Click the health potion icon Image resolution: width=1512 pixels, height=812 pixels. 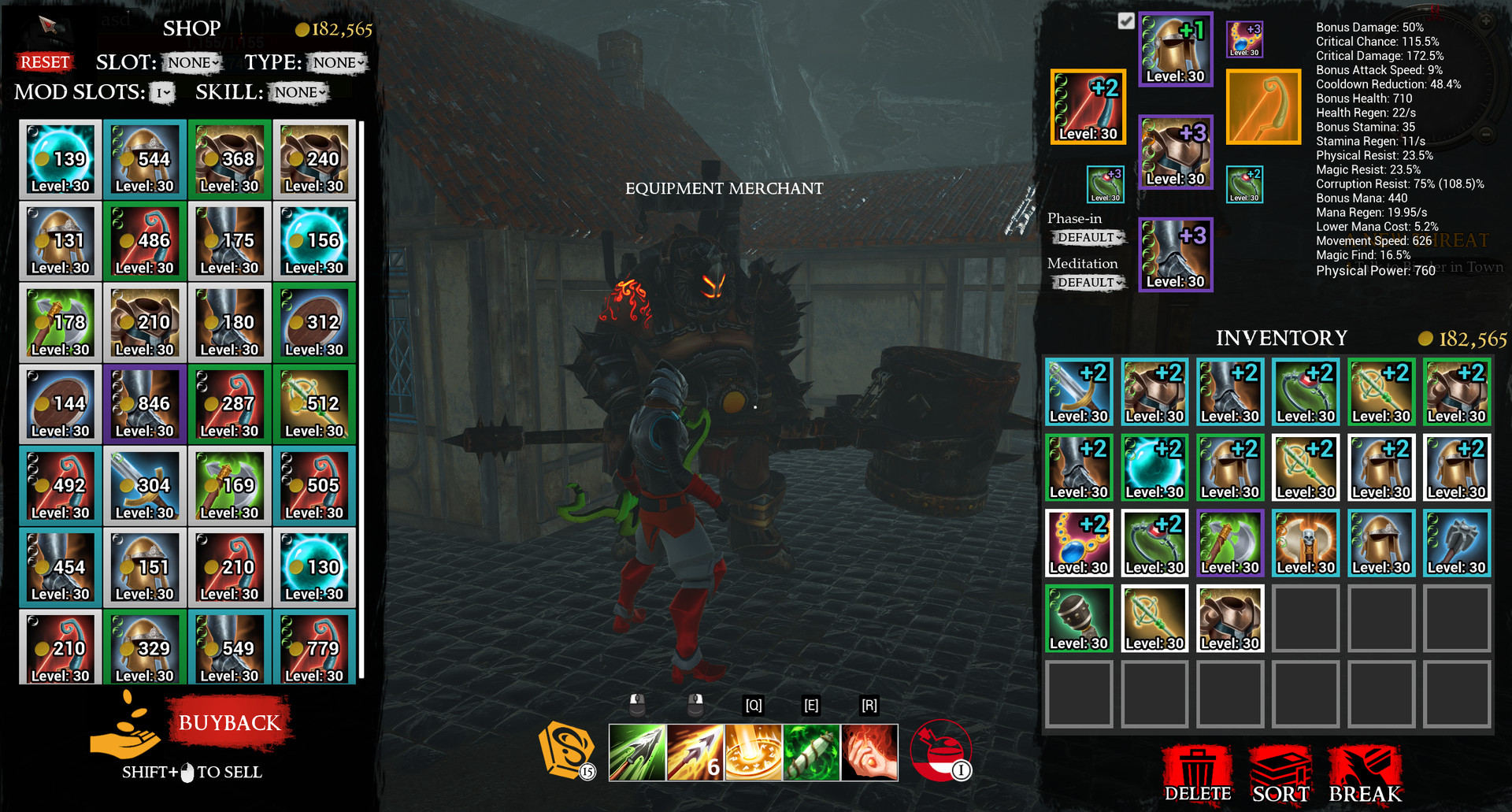(x=942, y=751)
